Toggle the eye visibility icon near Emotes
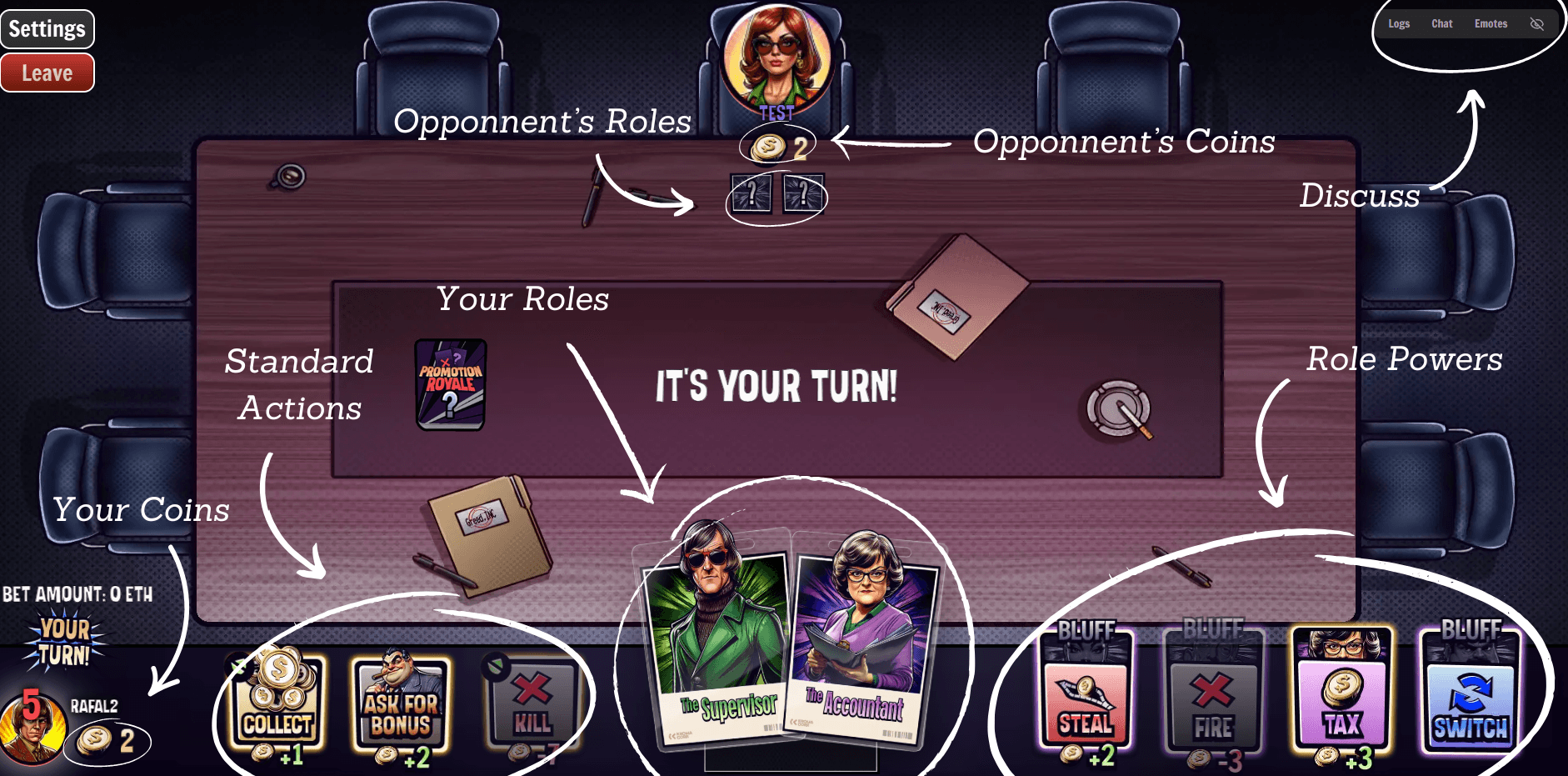 pyautogui.click(x=1536, y=23)
